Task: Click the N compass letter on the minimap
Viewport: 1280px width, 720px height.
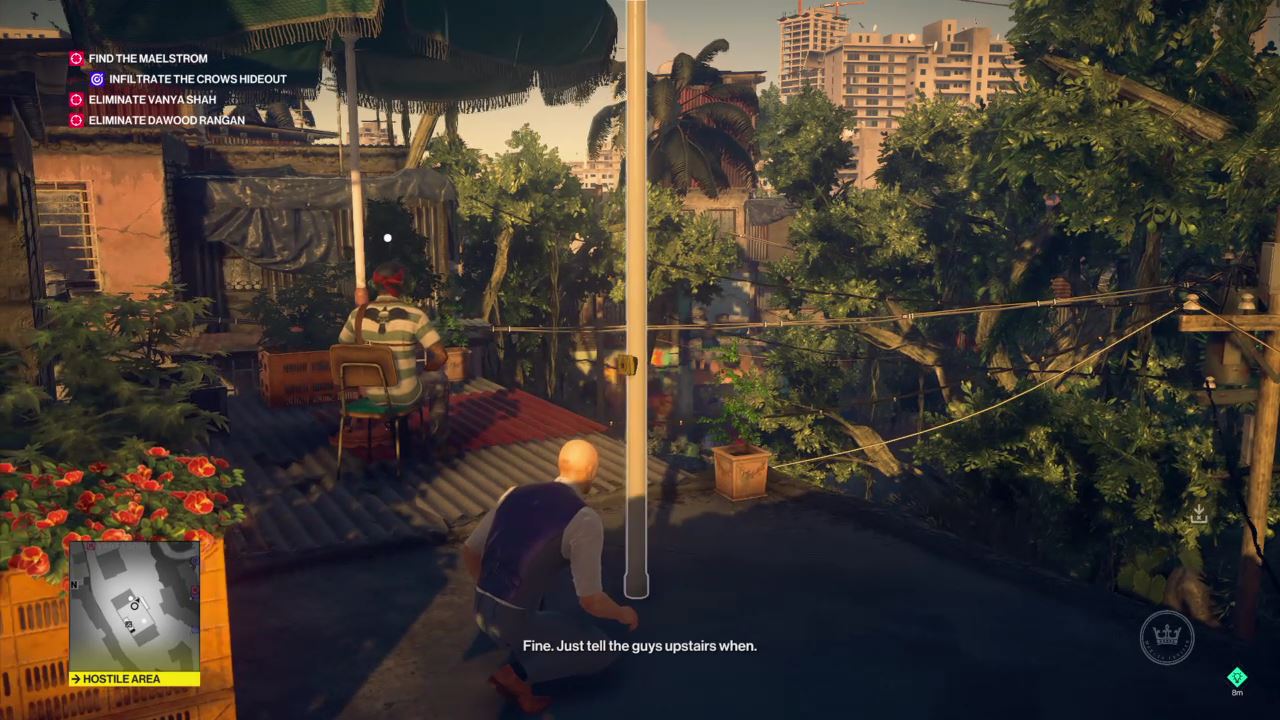Action: (73, 585)
